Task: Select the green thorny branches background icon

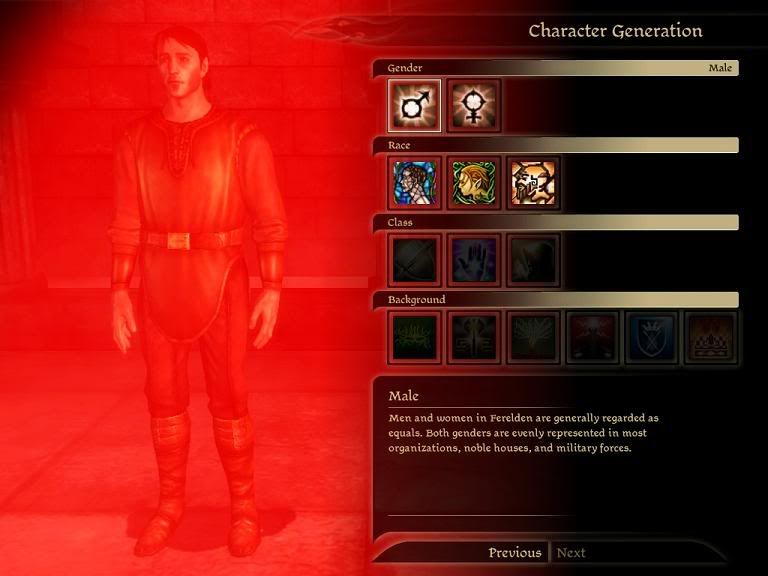Action: [414, 337]
